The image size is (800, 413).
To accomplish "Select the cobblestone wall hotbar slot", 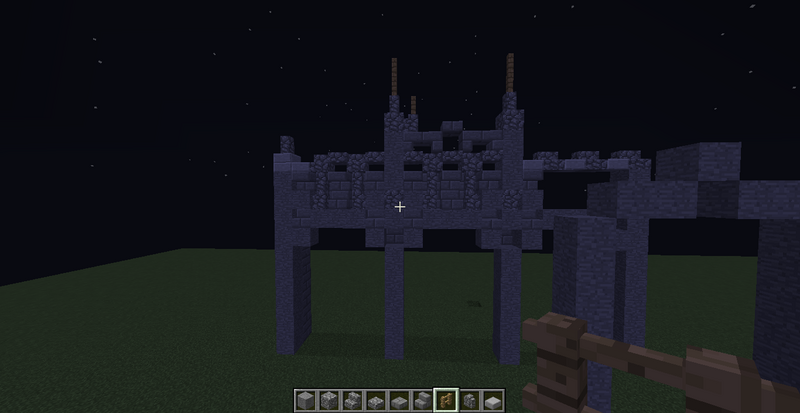I will pos(469,399).
